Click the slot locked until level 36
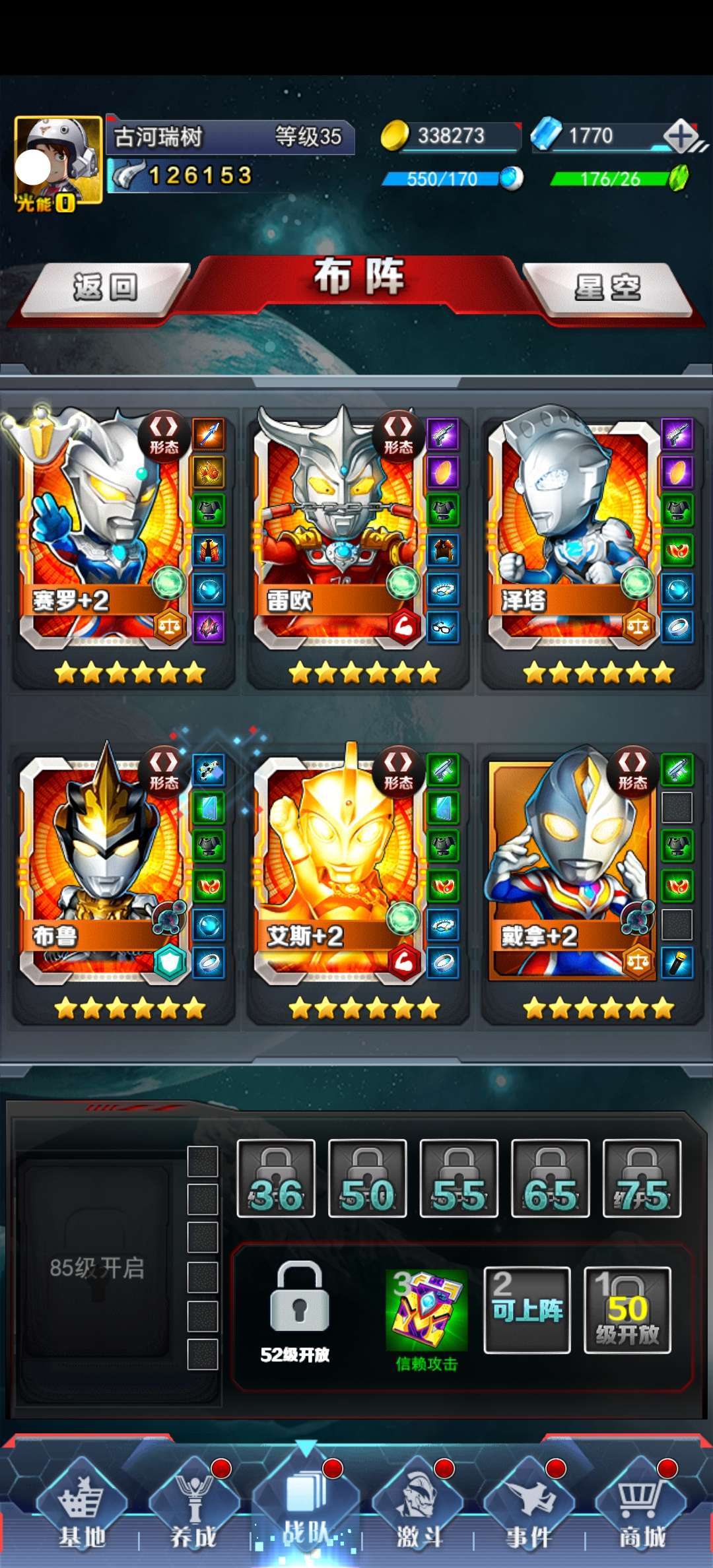This screenshot has height=1568, width=713. (x=276, y=1179)
